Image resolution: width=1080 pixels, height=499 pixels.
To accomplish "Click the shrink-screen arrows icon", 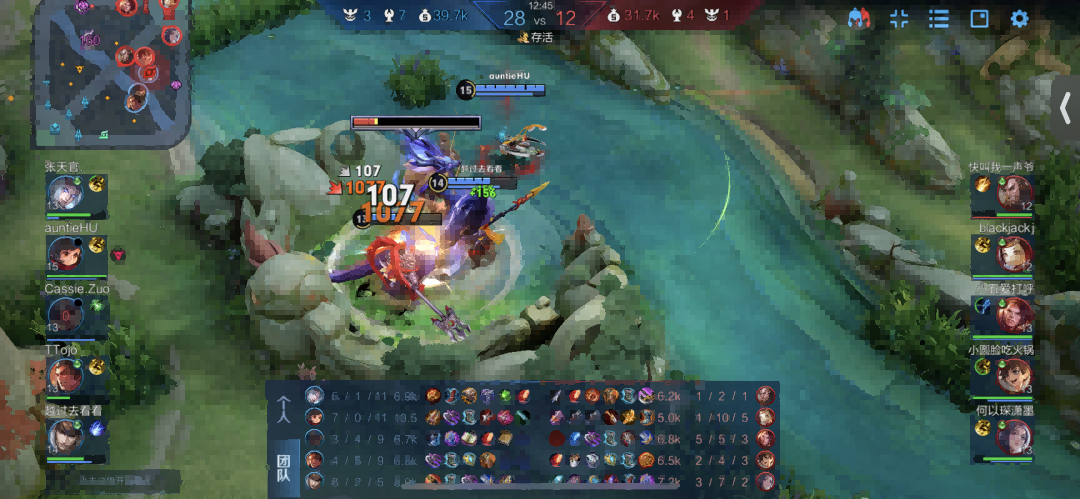I will (x=899, y=19).
